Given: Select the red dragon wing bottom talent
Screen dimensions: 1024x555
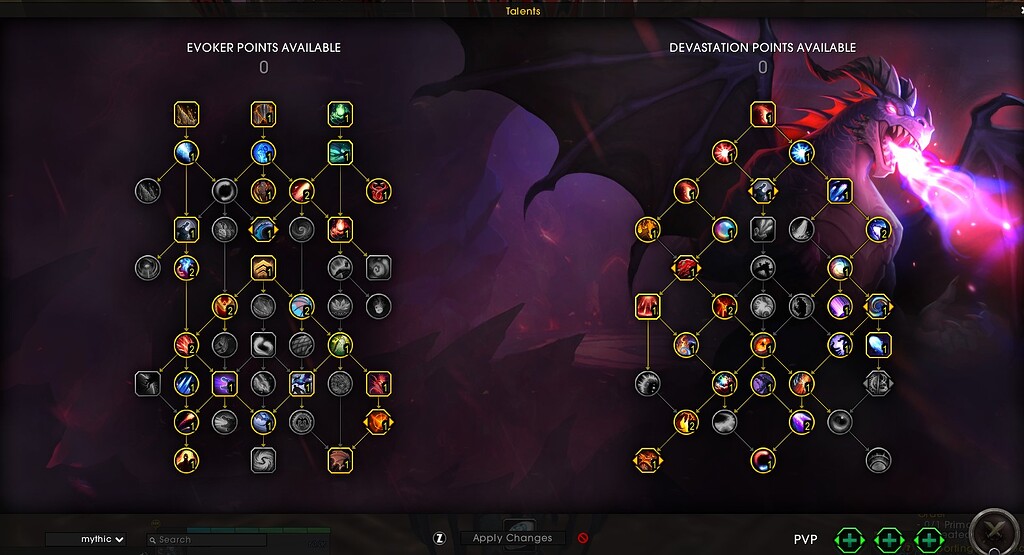Looking at the screenshot, I should point(340,460).
